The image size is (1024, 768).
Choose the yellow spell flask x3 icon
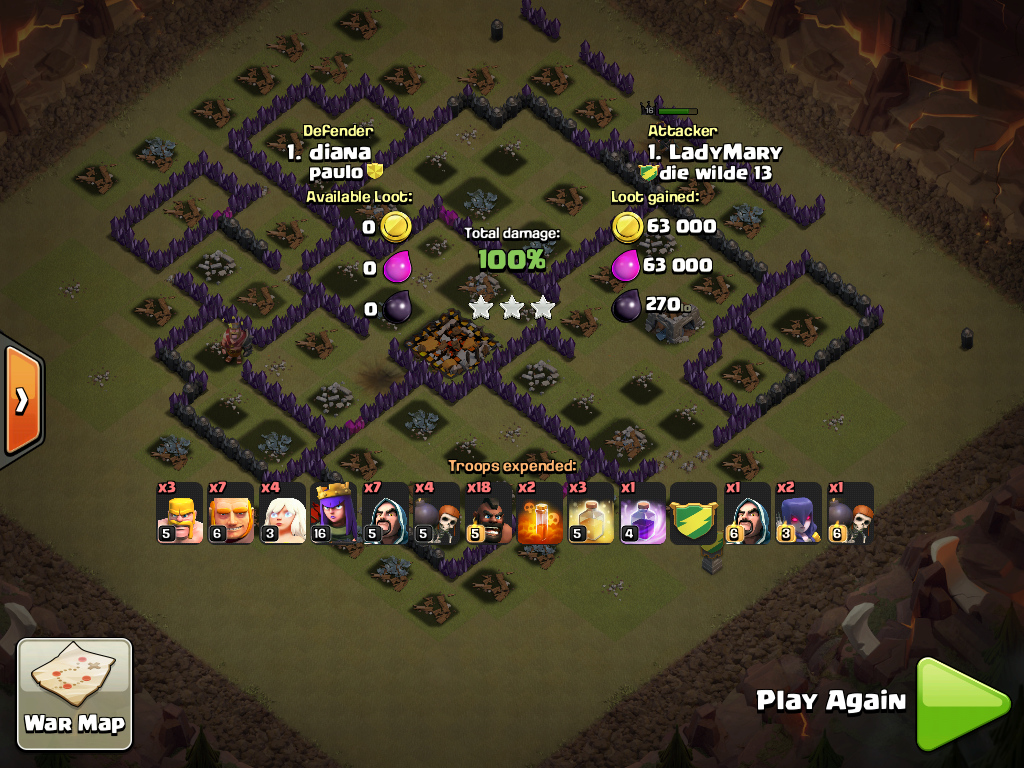(591, 514)
